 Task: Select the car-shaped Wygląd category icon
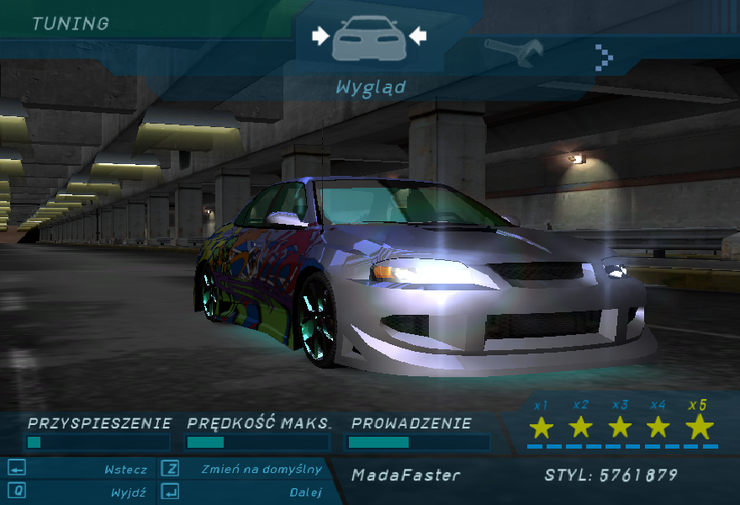[x=369, y=40]
